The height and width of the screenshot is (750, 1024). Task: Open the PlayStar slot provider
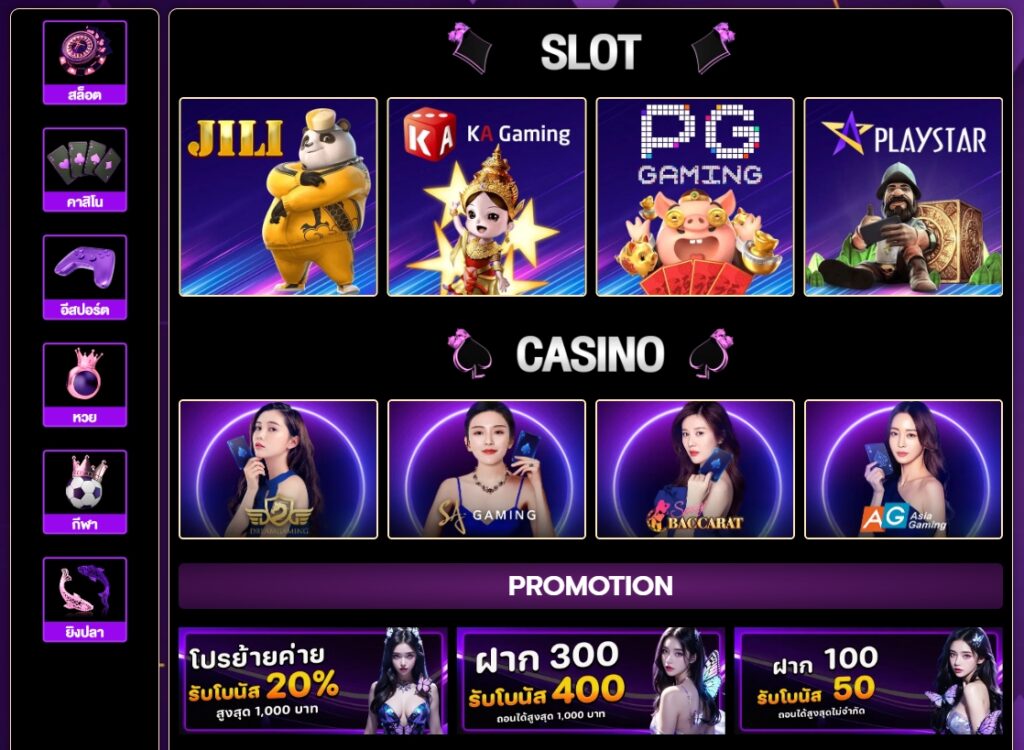point(903,197)
